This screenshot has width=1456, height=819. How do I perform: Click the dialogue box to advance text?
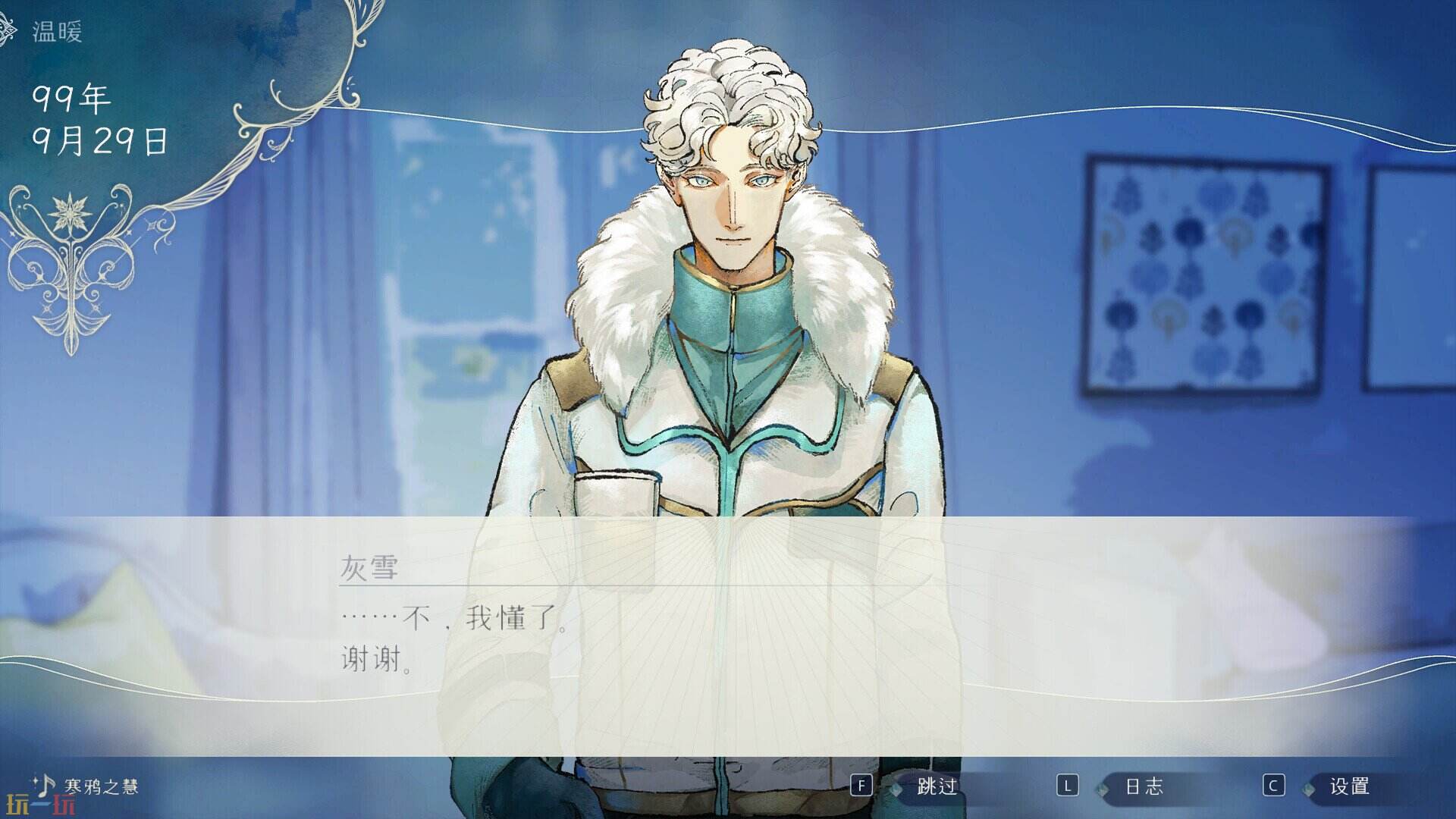coord(728,637)
